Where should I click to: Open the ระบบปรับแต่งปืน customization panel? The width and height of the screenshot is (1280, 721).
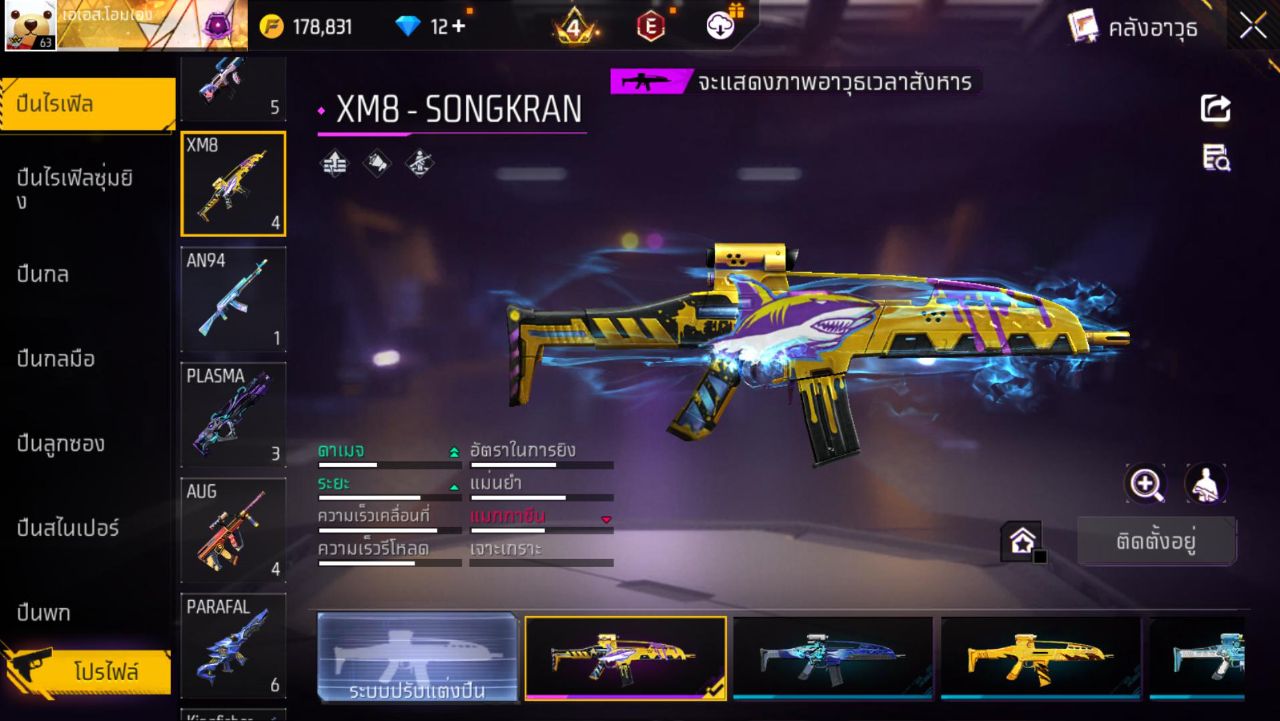(417, 657)
